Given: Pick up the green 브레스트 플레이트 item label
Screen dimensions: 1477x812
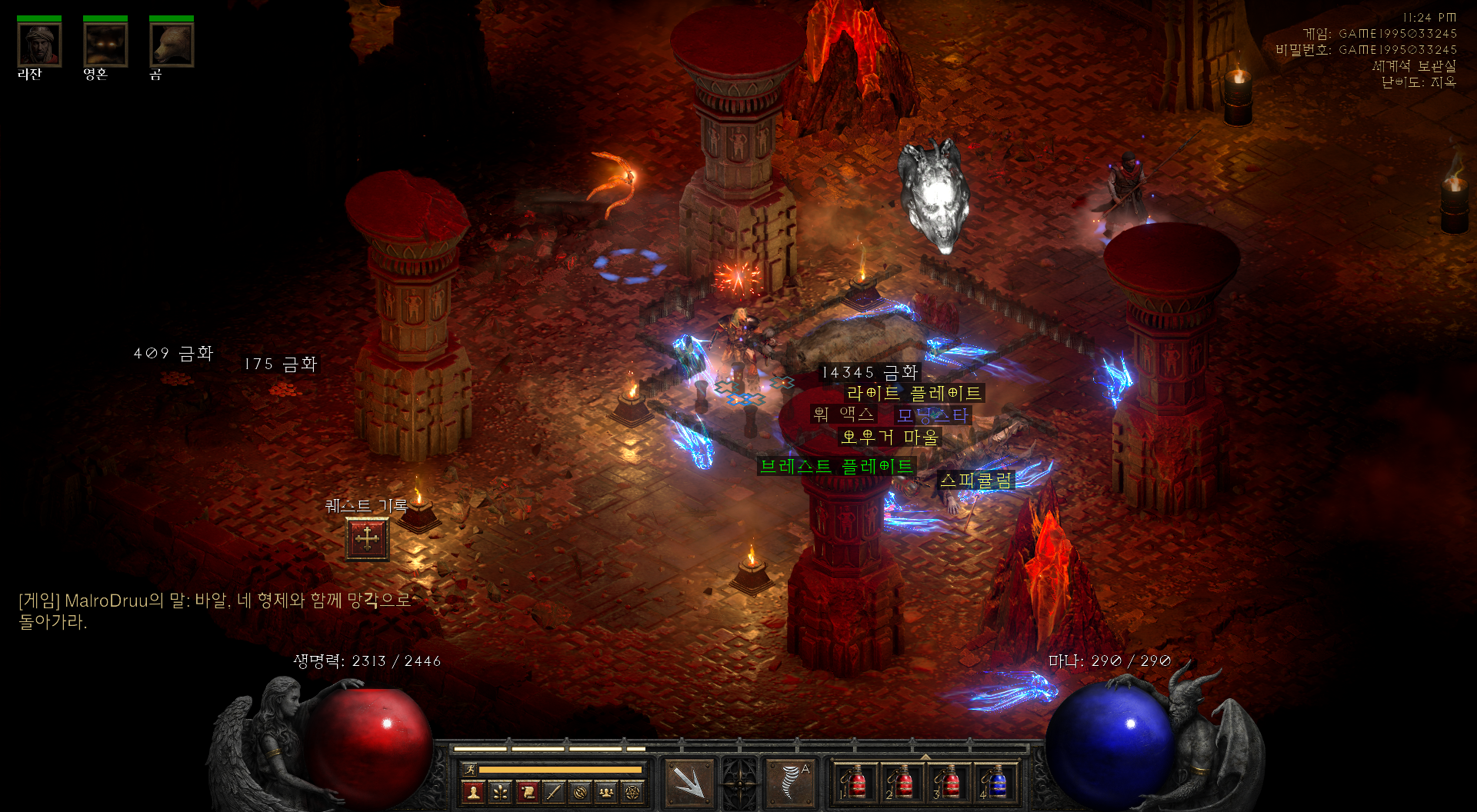Looking at the screenshot, I should click(836, 466).
